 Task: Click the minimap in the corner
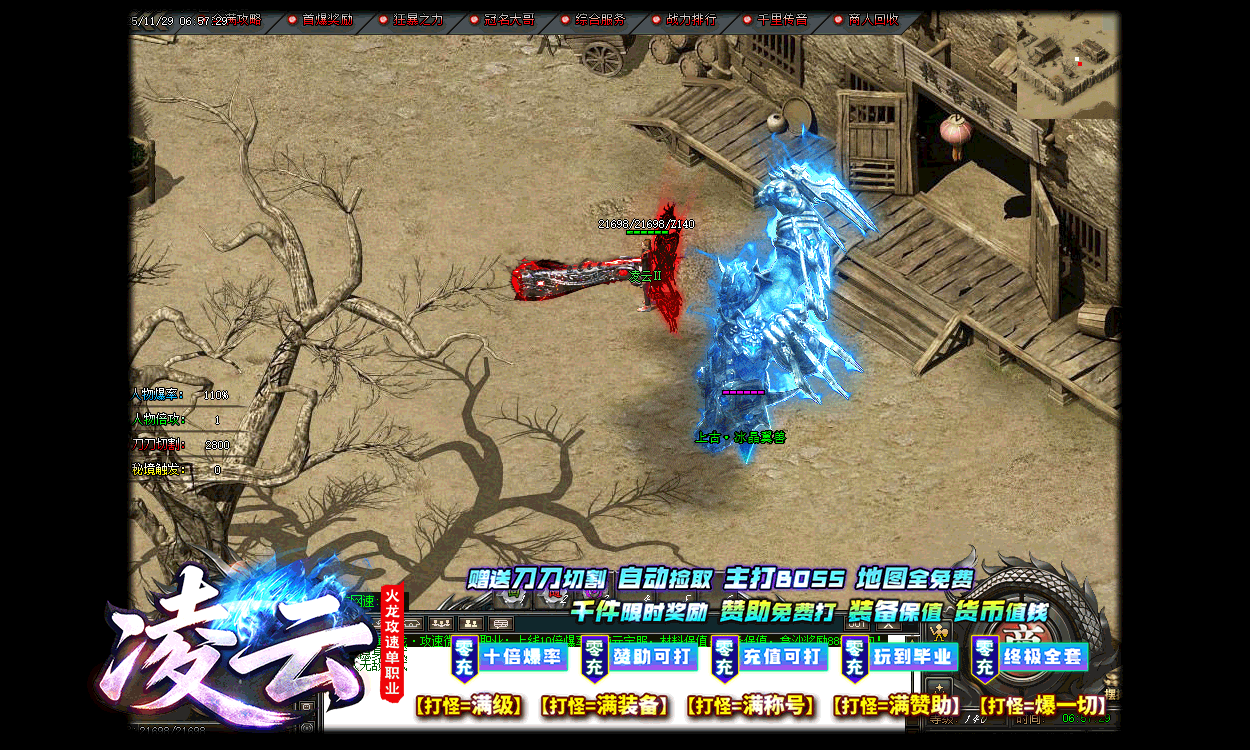[1067, 65]
